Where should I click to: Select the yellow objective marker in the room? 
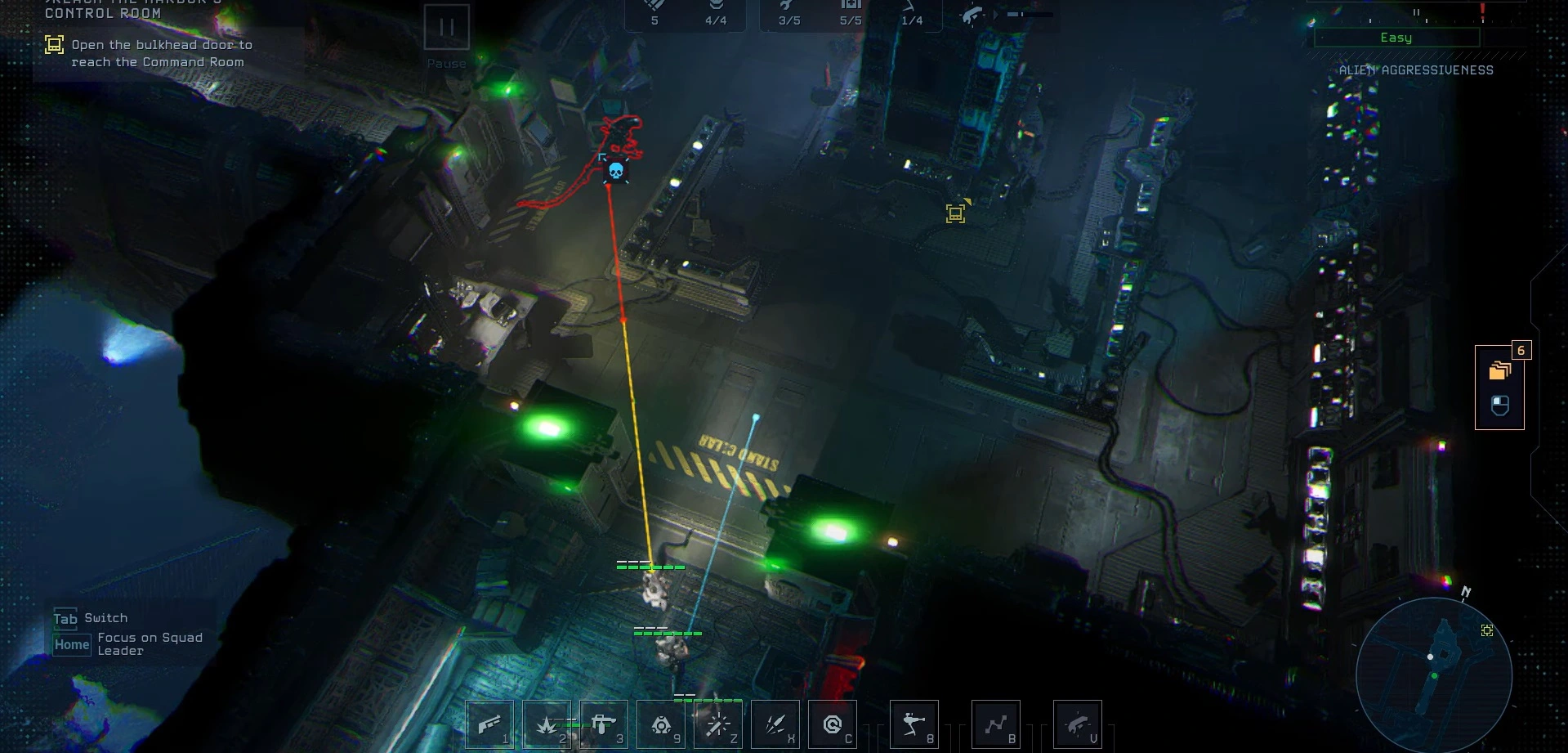[x=955, y=213]
